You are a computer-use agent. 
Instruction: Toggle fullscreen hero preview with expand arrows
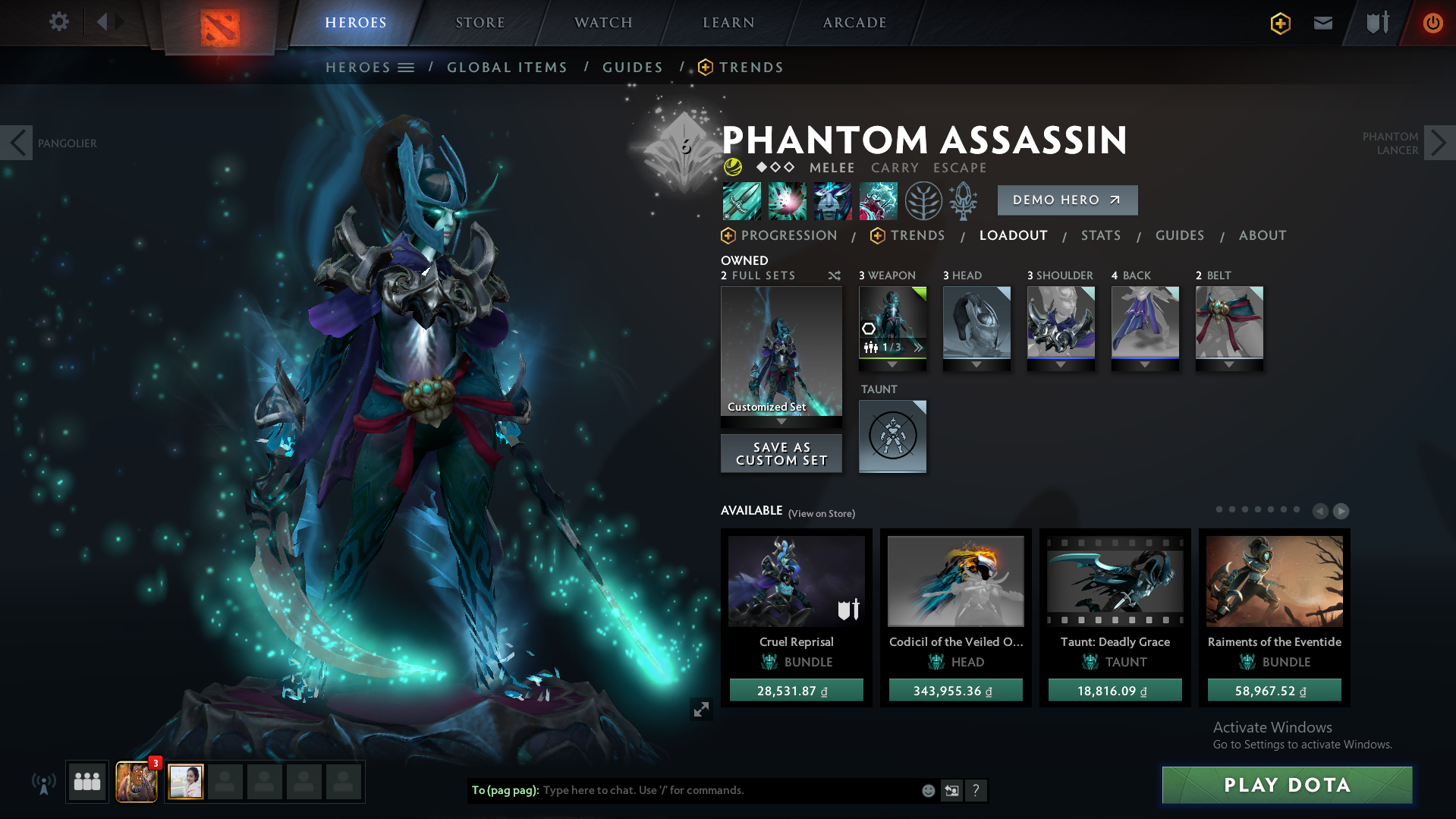(x=700, y=709)
